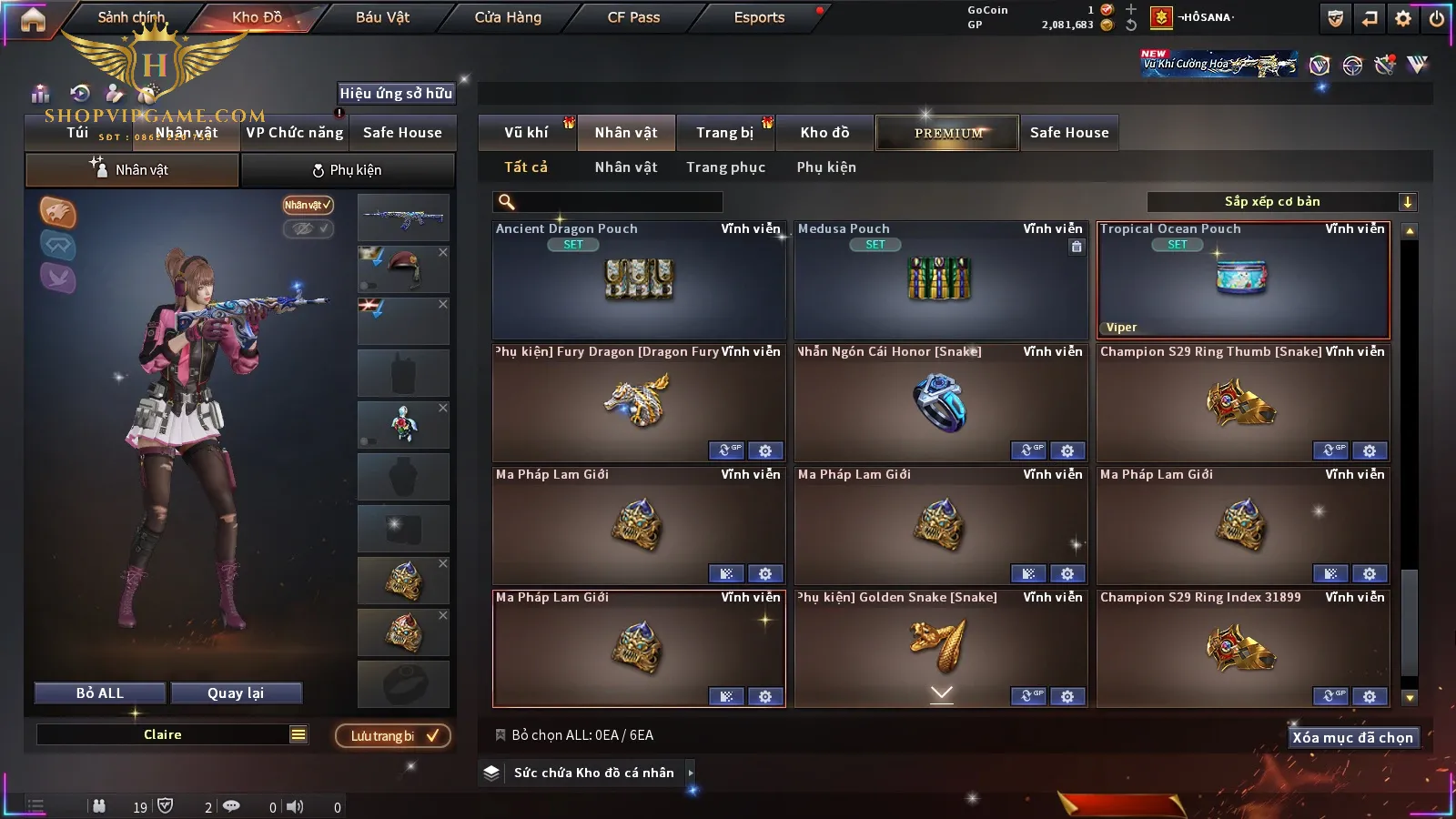Filter by Trang phục subcategory
This screenshot has height=819, width=1456.
pyautogui.click(x=725, y=167)
